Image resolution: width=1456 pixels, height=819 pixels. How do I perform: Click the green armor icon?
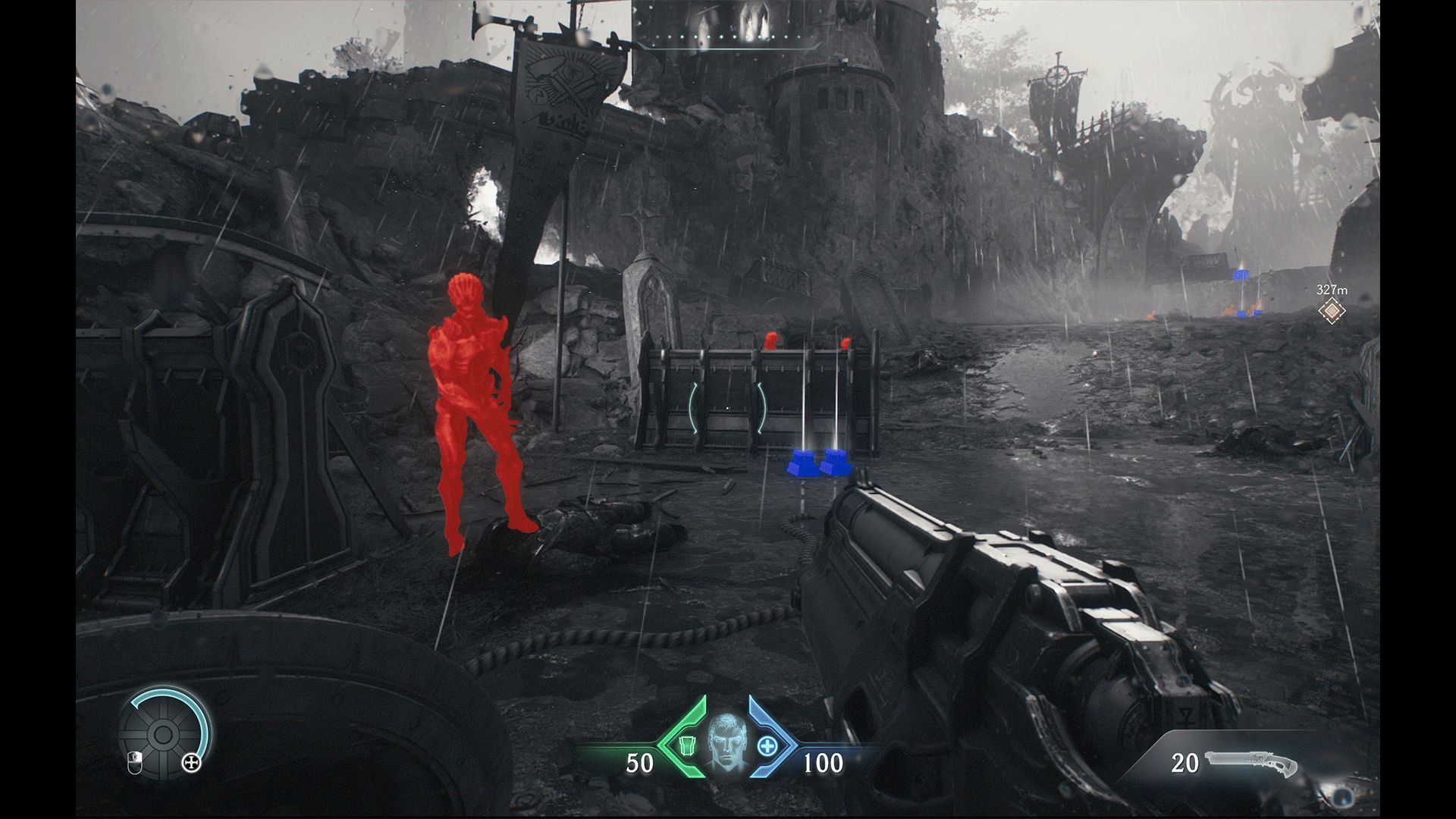click(x=686, y=745)
